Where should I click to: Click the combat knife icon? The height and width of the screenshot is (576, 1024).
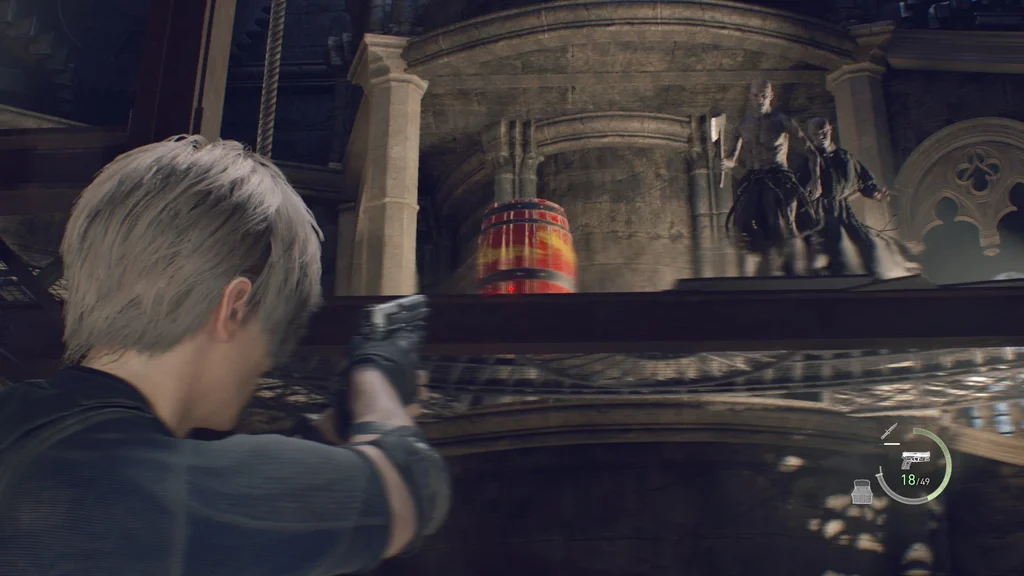[888, 432]
